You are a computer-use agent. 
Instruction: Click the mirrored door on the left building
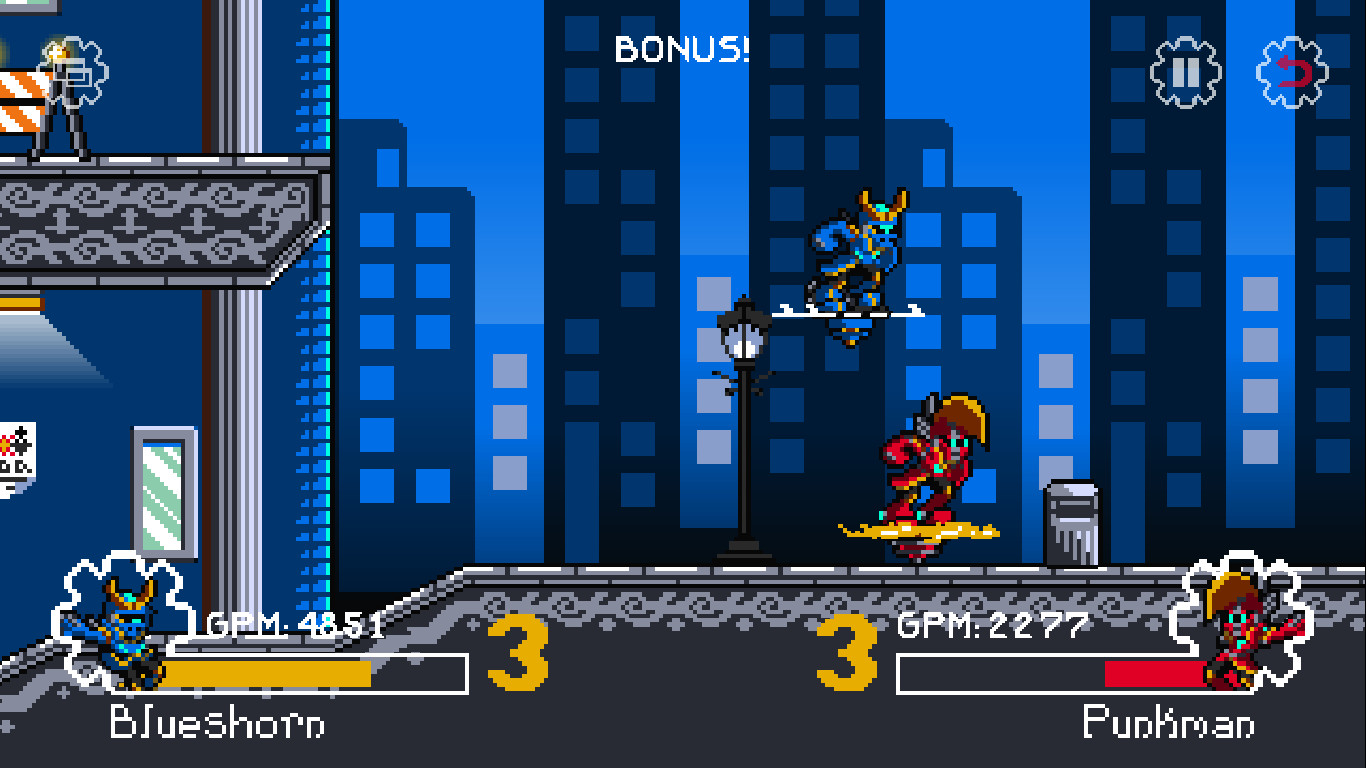[x=165, y=490]
